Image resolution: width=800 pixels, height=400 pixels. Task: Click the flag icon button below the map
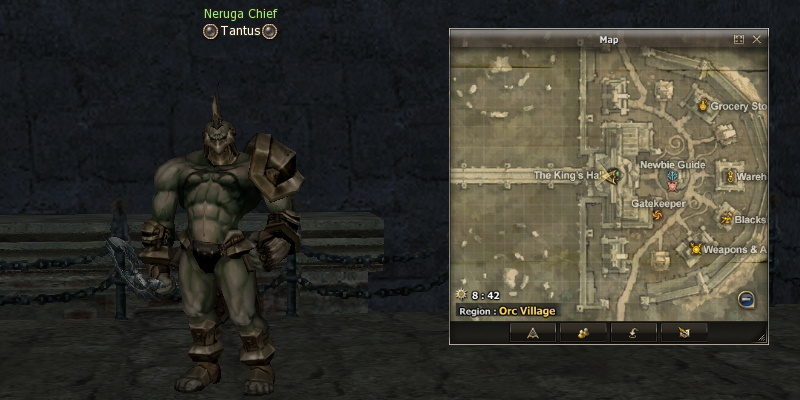pyautogui.click(x=684, y=332)
